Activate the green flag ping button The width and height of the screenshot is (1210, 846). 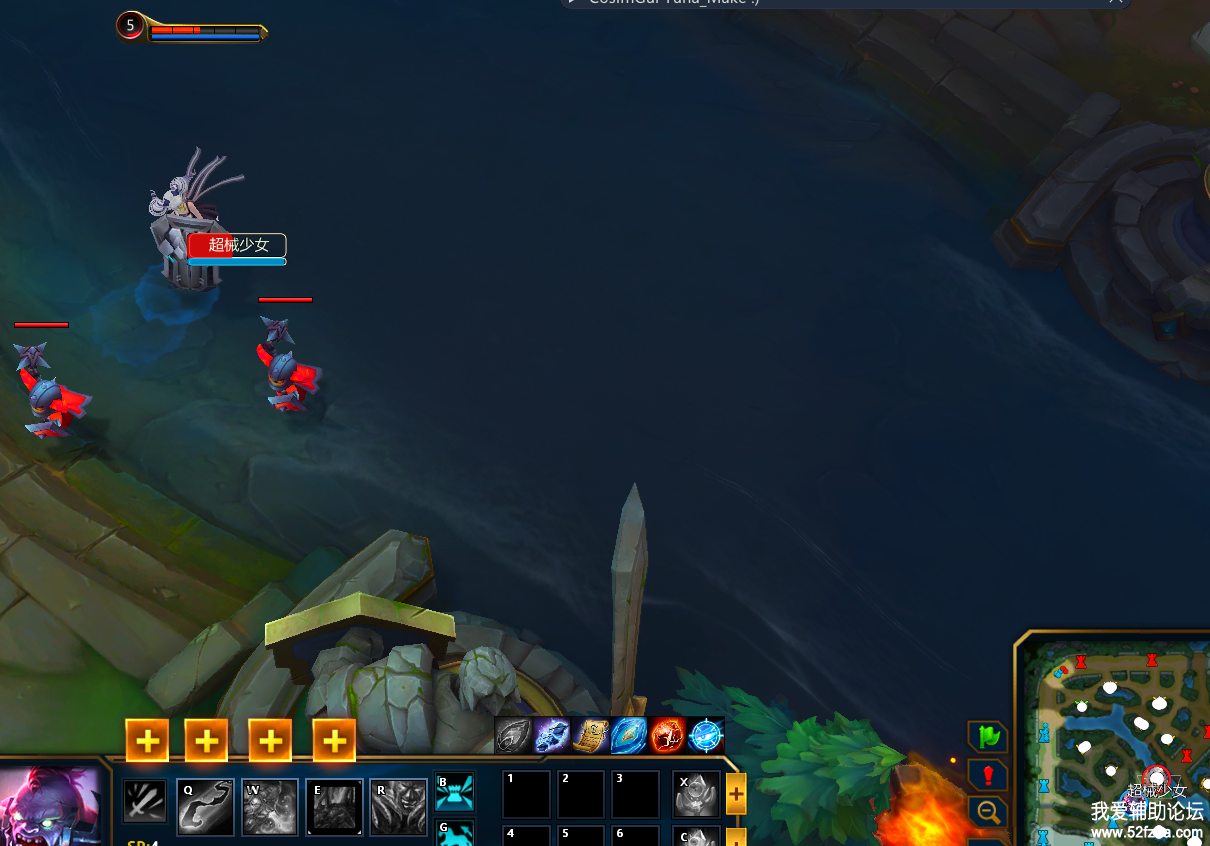[x=988, y=737]
